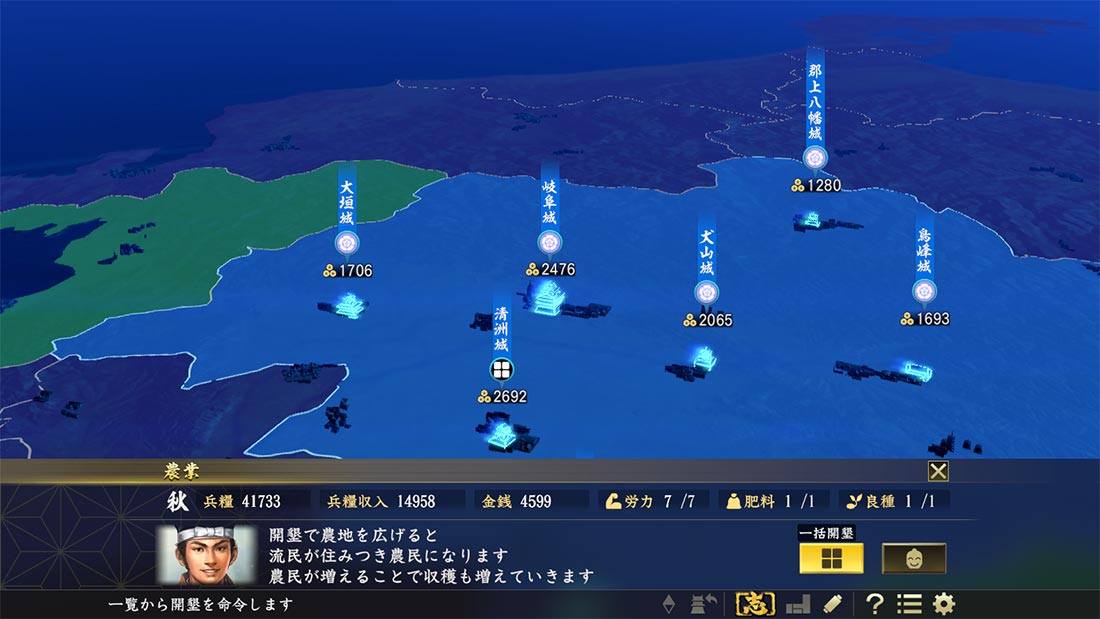The image size is (1100, 619).
Task: Show help via the question mark icon
Action: (x=874, y=604)
